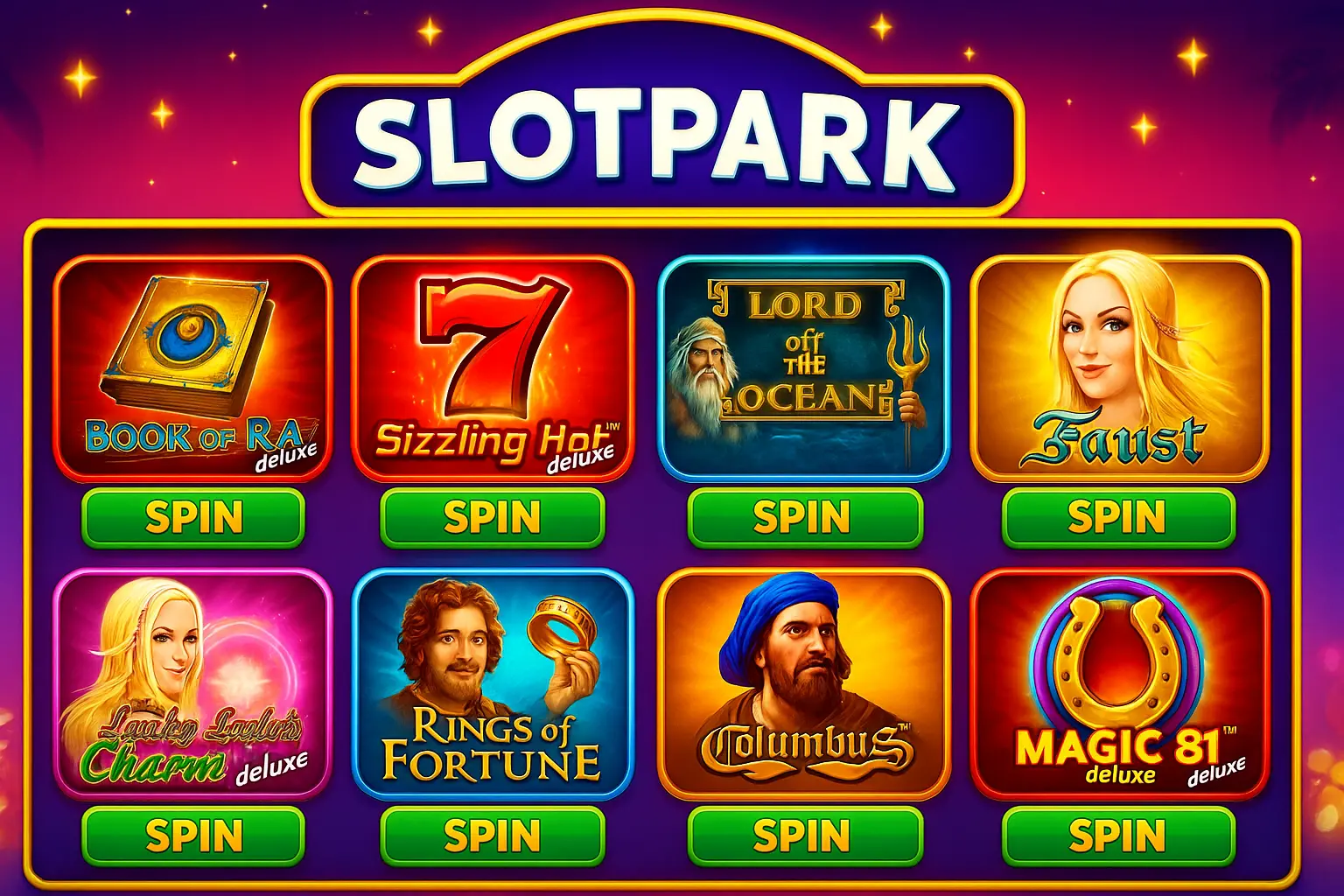Screen dimensions: 1344x896
Task: Launch the Magic 81 deluxe slot
Action: pos(1120,682)
